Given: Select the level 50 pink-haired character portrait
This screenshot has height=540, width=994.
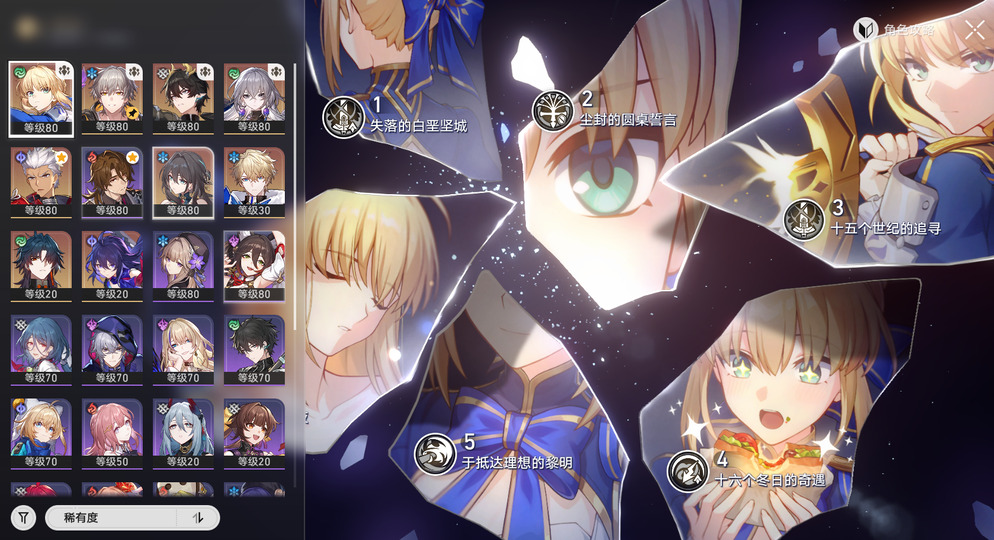Looking at the screenshot, I should tap(112, 434).
